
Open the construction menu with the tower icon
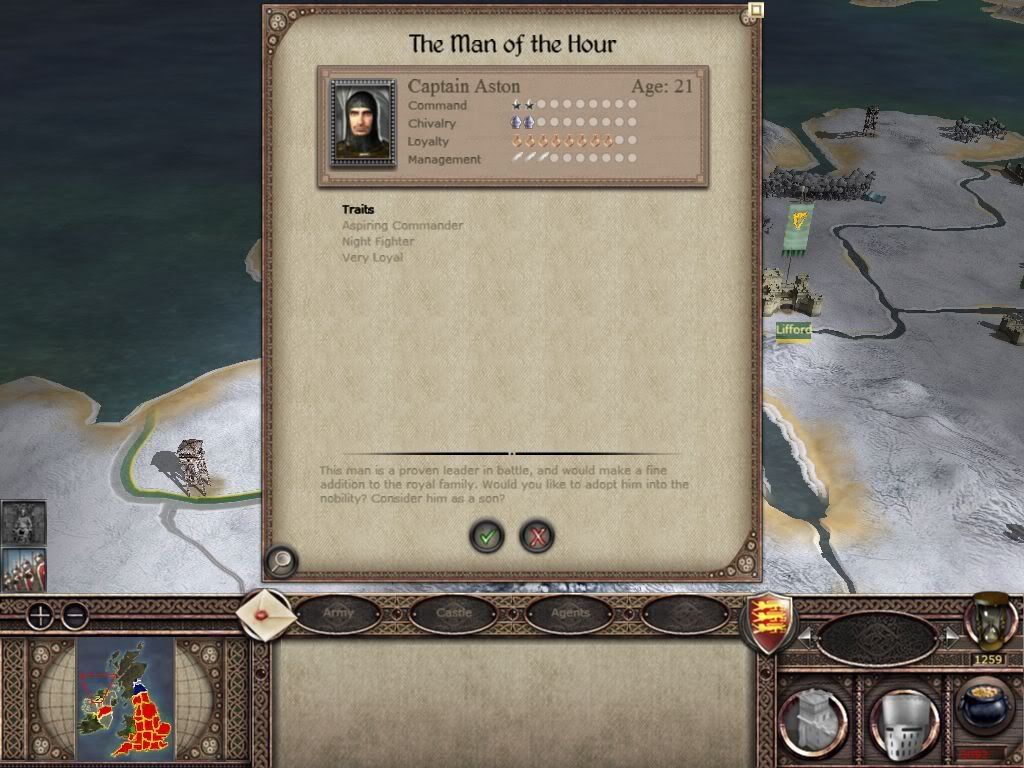pos(813,718)
